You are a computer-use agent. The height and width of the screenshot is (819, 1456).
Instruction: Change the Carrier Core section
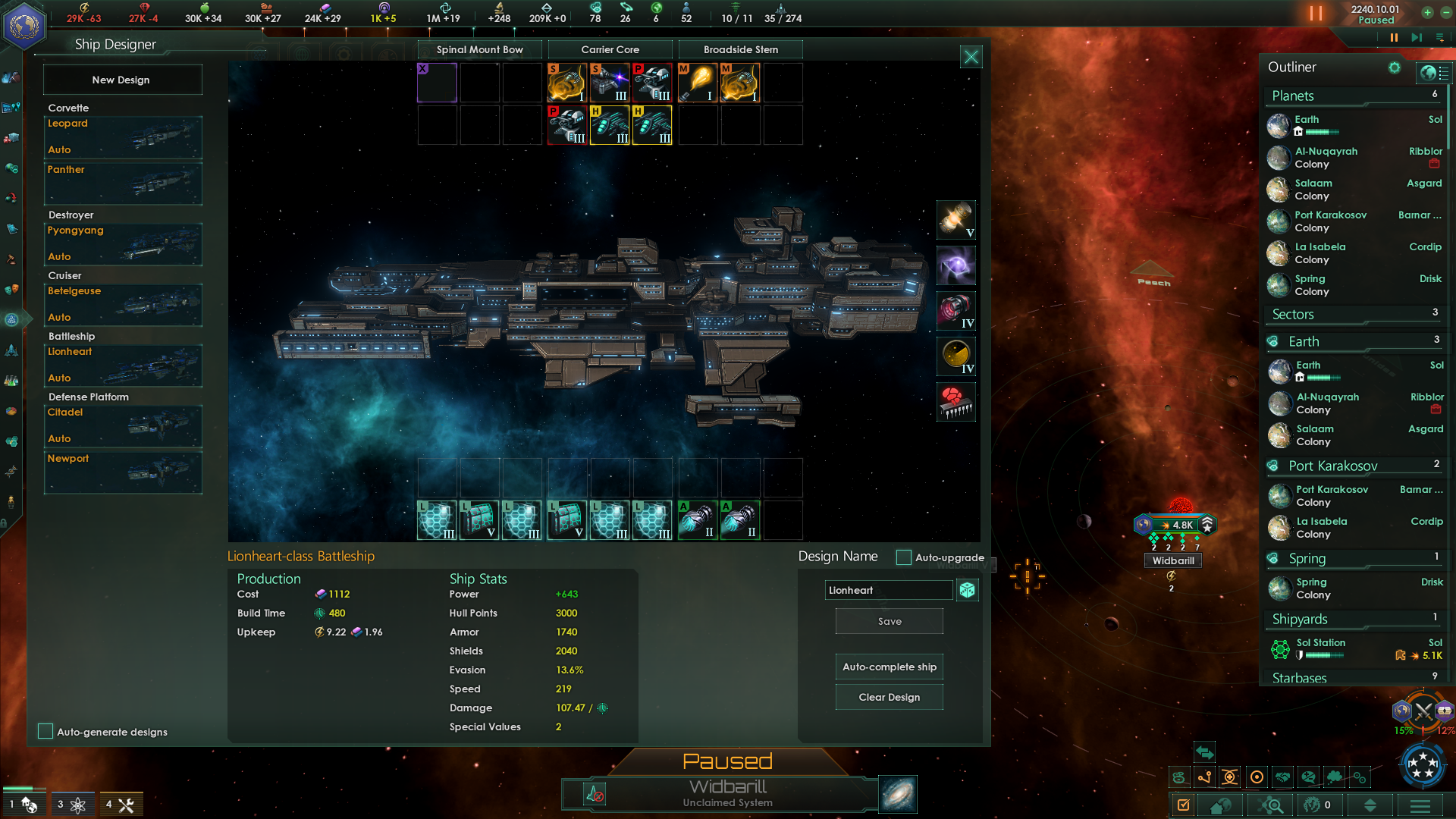(x=610, y=49)
